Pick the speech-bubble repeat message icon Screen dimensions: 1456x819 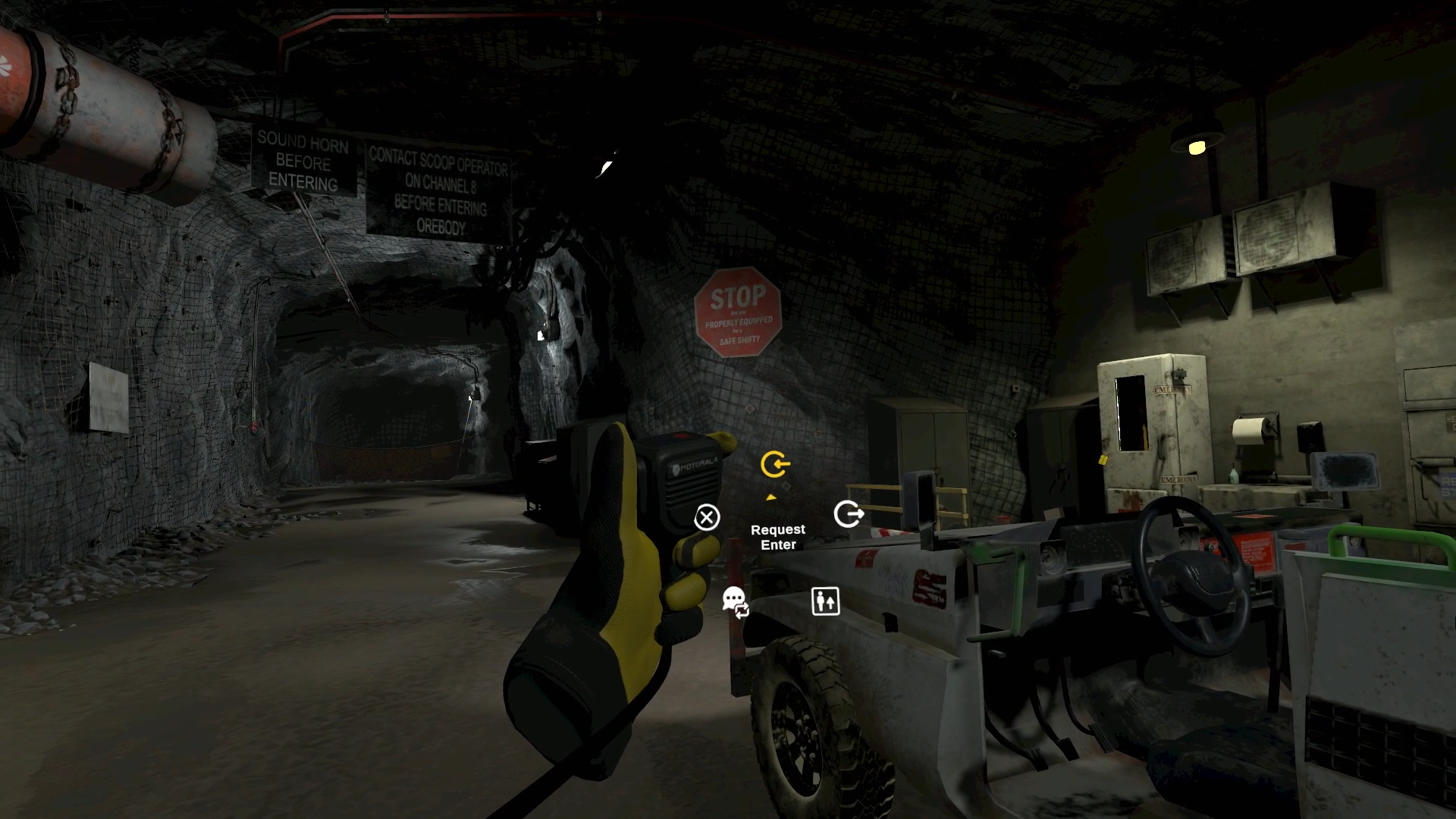736,603
